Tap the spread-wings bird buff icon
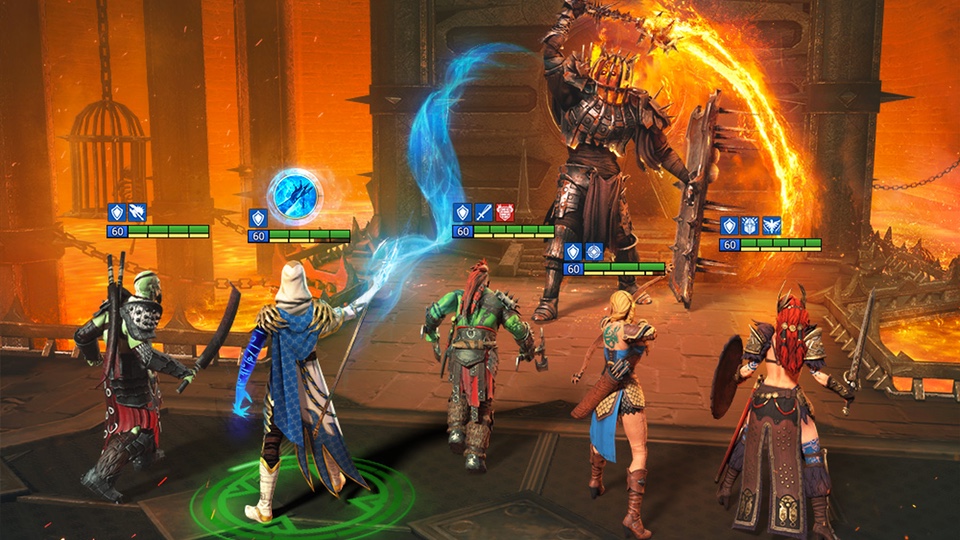Viewport: 960px width, 540px height. point(771,226)
